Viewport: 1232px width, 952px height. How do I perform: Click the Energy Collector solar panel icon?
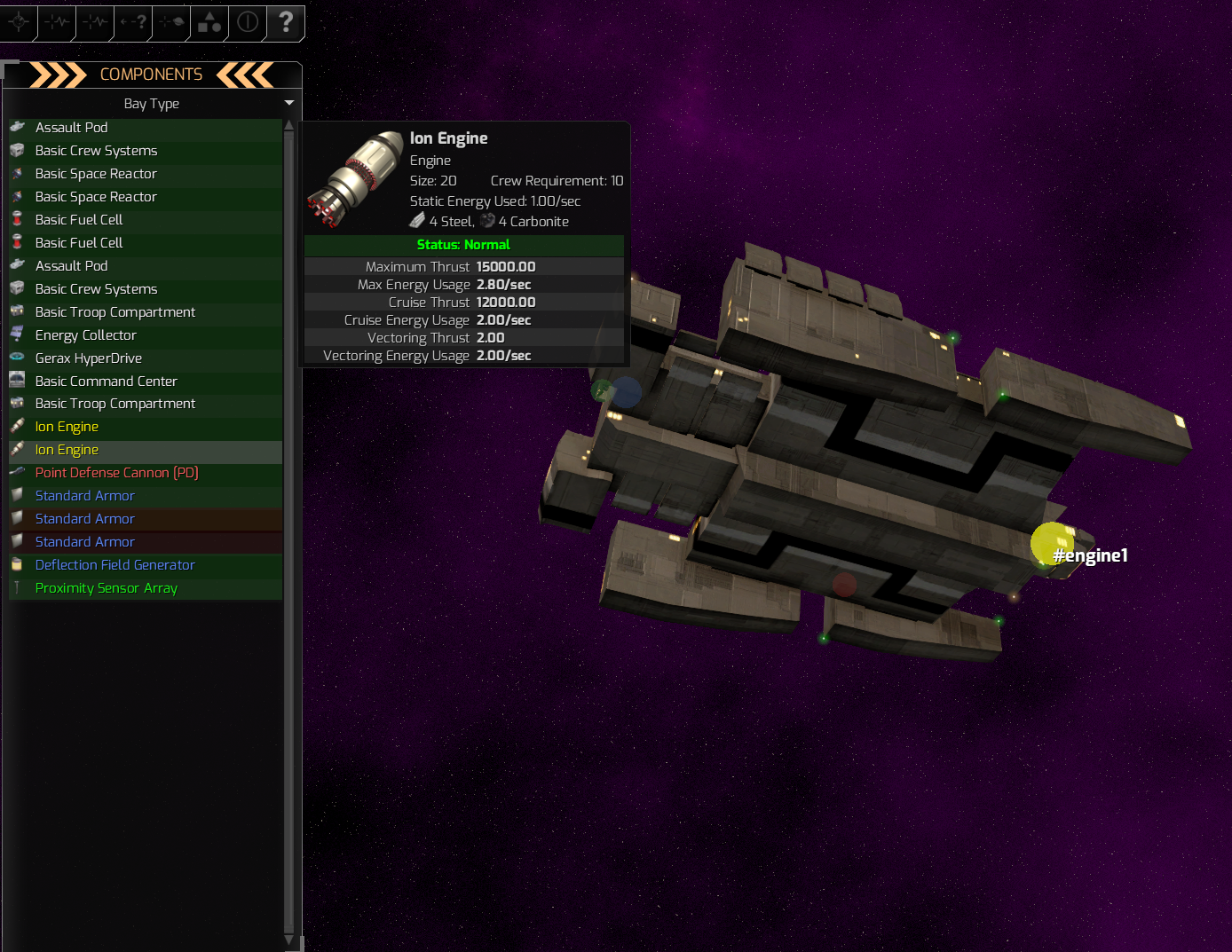click(18, 334)
